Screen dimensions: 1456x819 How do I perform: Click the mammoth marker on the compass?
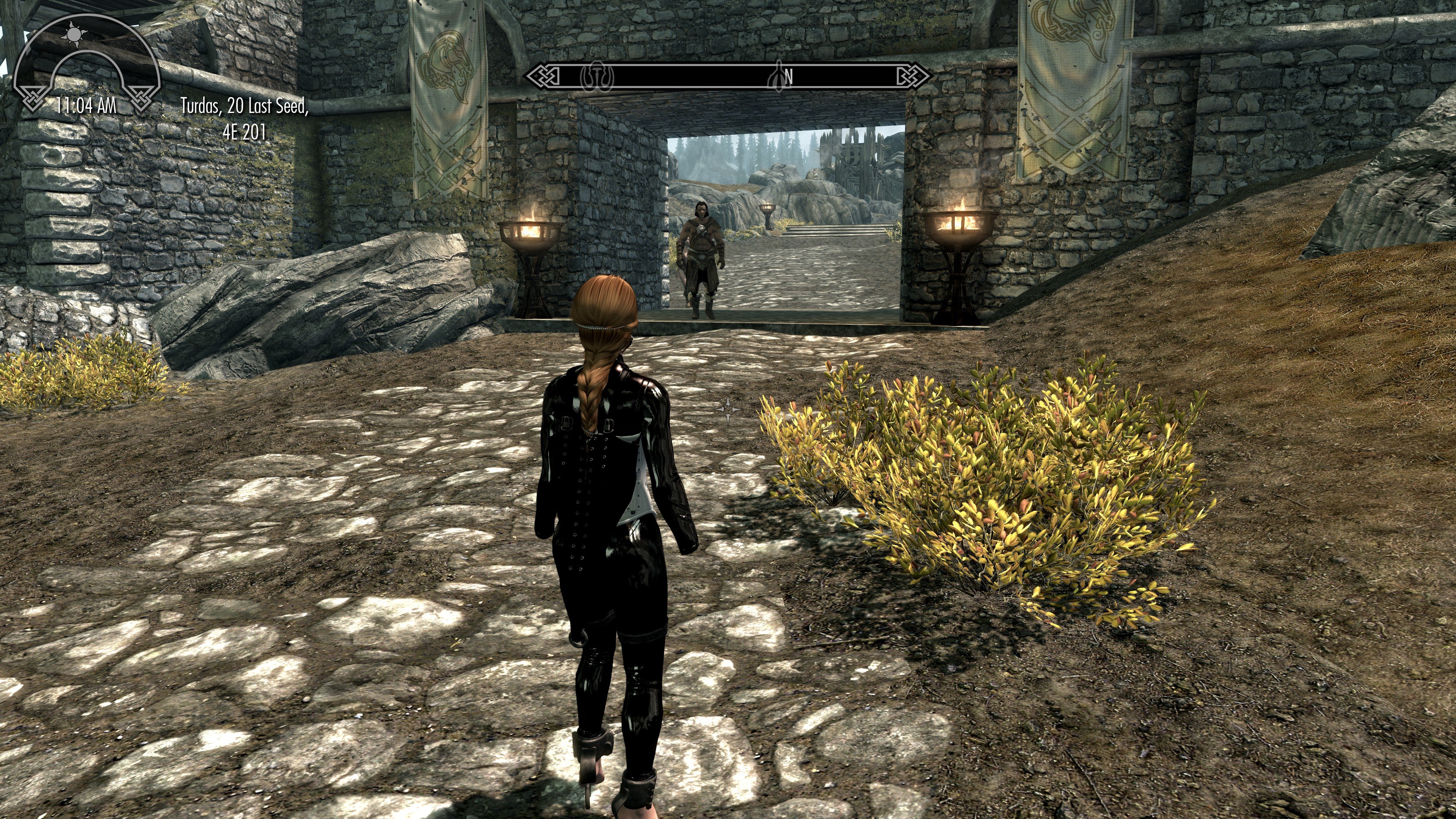click(598, 76)
